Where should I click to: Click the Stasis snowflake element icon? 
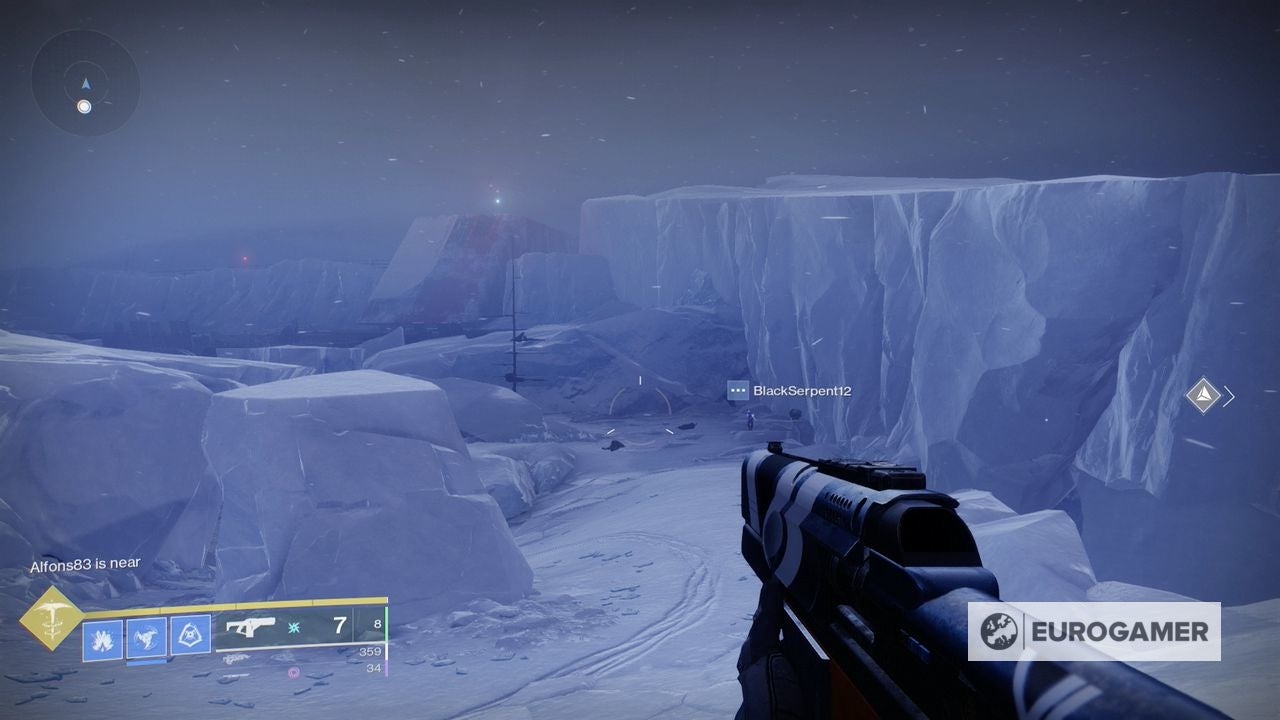pos(294,628)
